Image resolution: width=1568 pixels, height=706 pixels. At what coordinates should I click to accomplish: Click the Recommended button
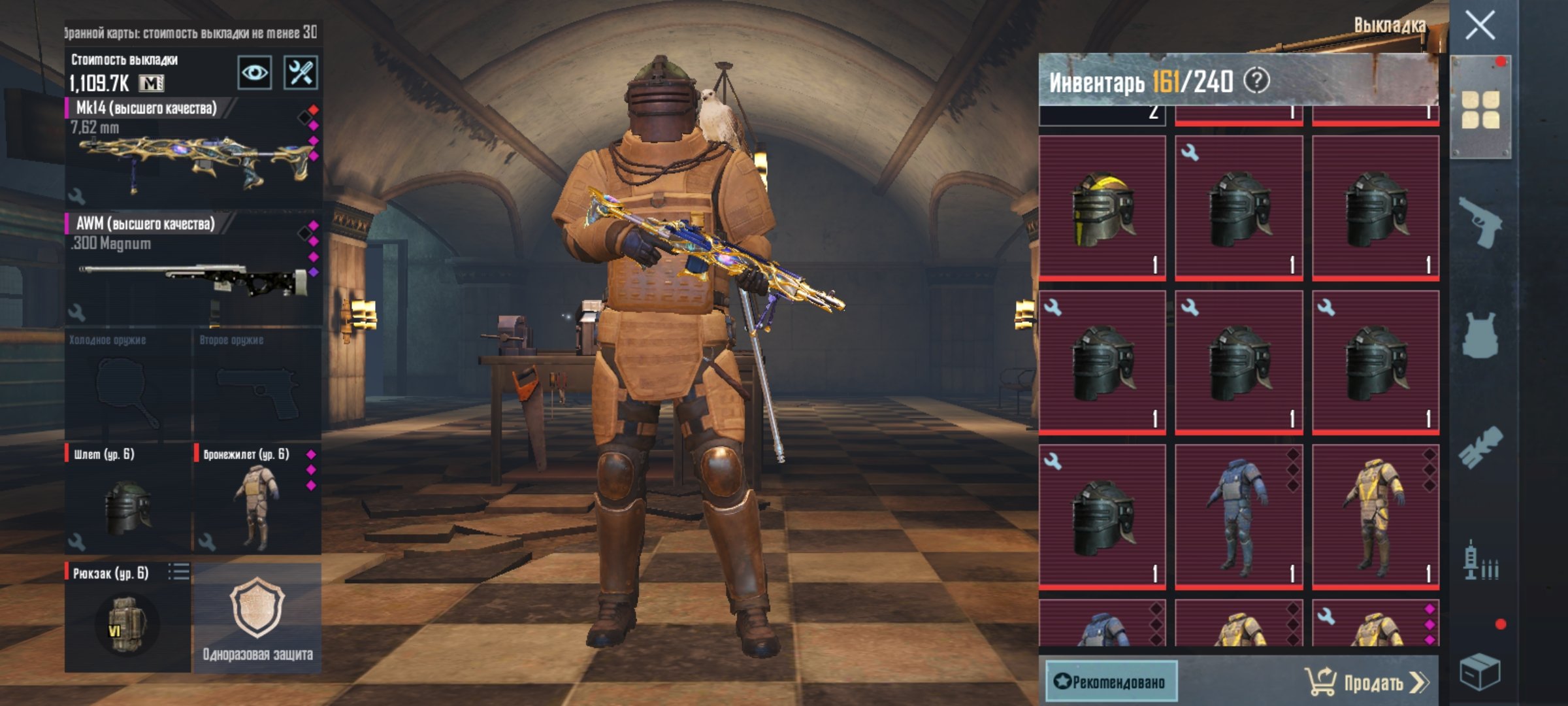[x=1111, y=682]
